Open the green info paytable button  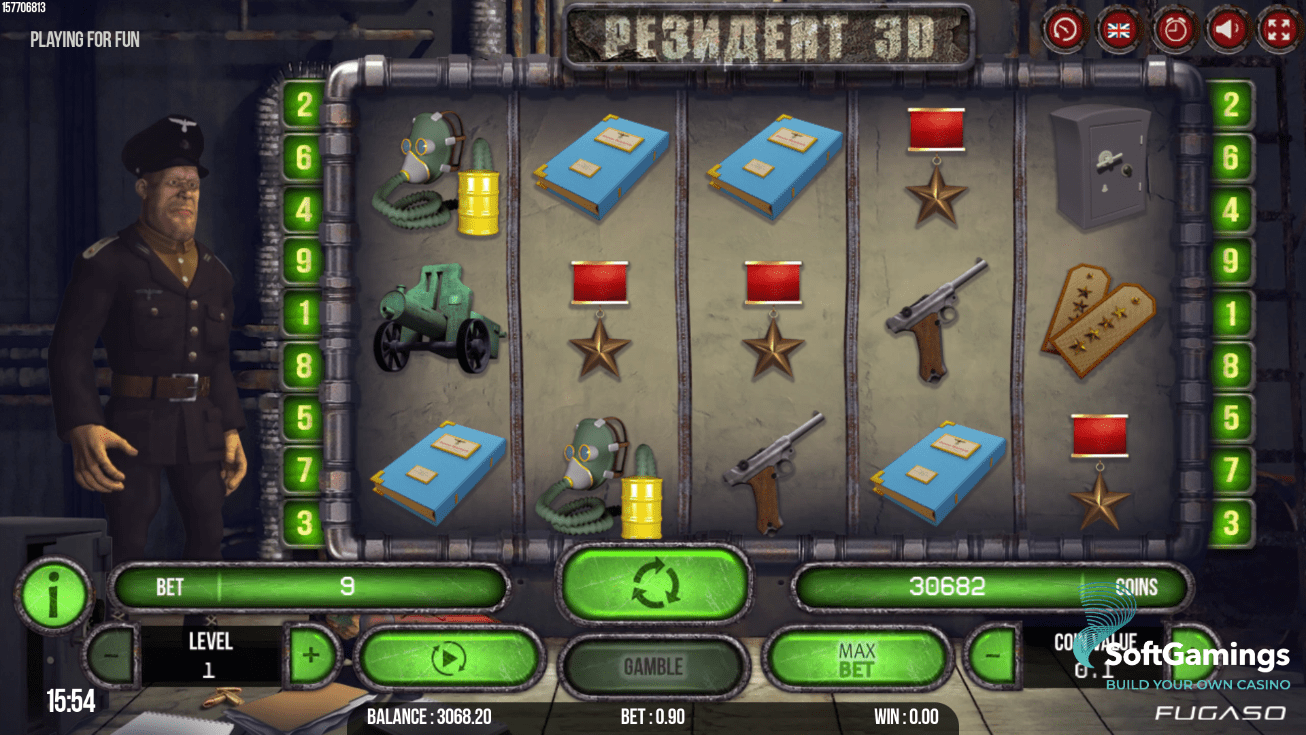pos(53,595)
